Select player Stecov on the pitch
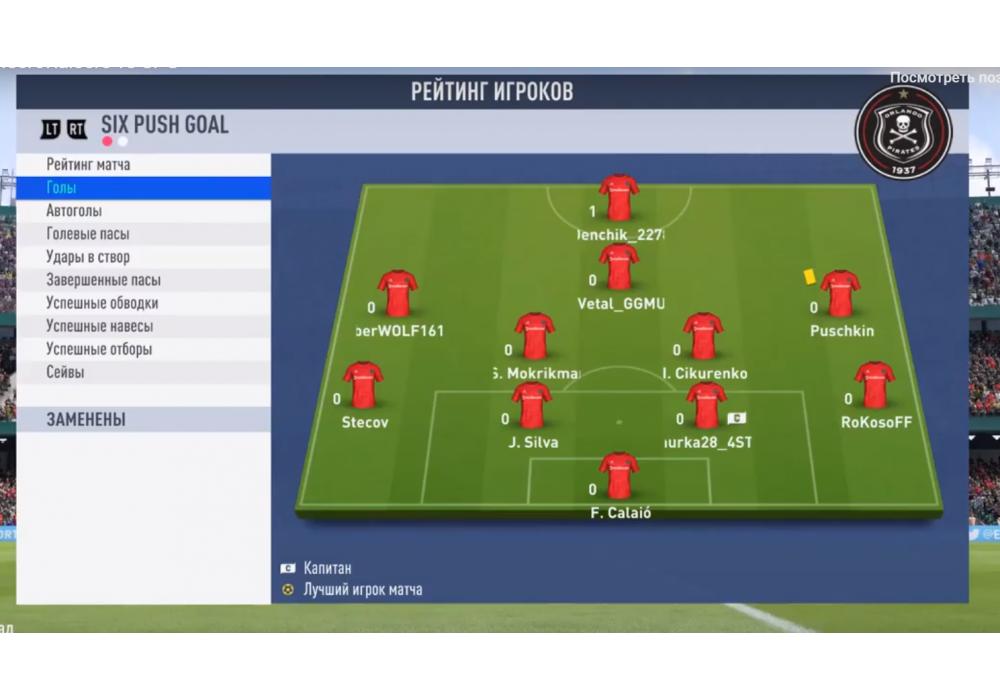This screenshot has width=1000, height=700. [363, 386]
